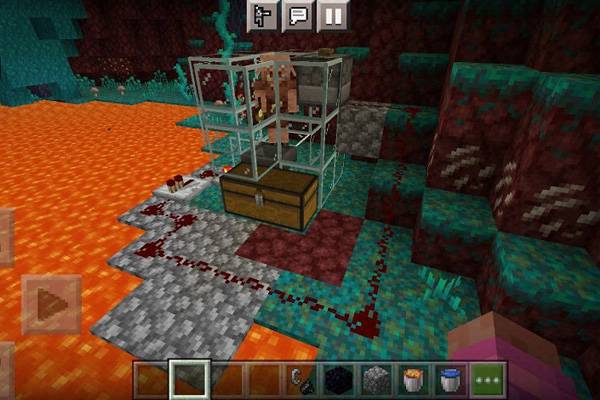Select the flint and steel hotbar slot
Image resolution: width=600 pixels, height=400 pixels.
click(299, 380)
